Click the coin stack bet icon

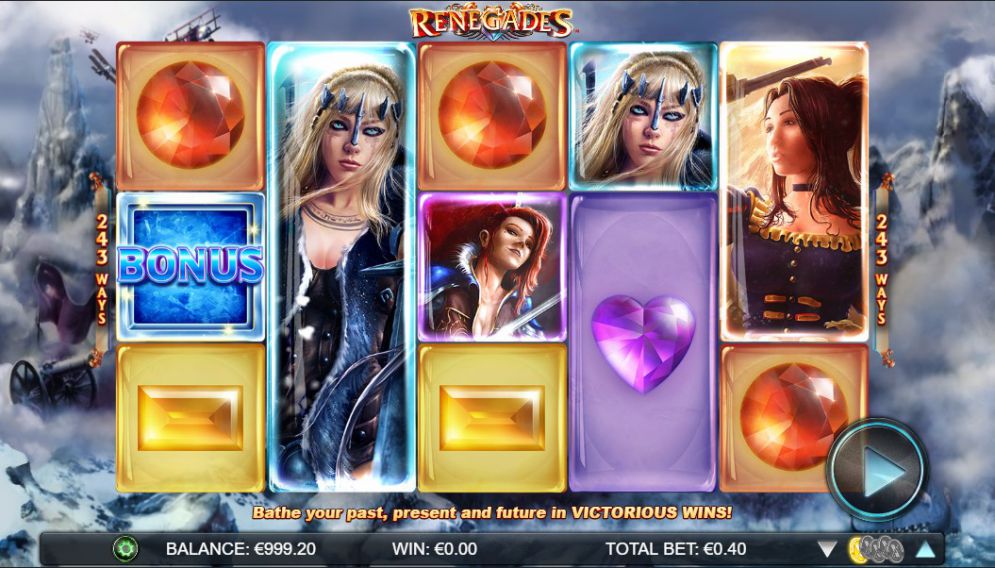click(876, 549)
